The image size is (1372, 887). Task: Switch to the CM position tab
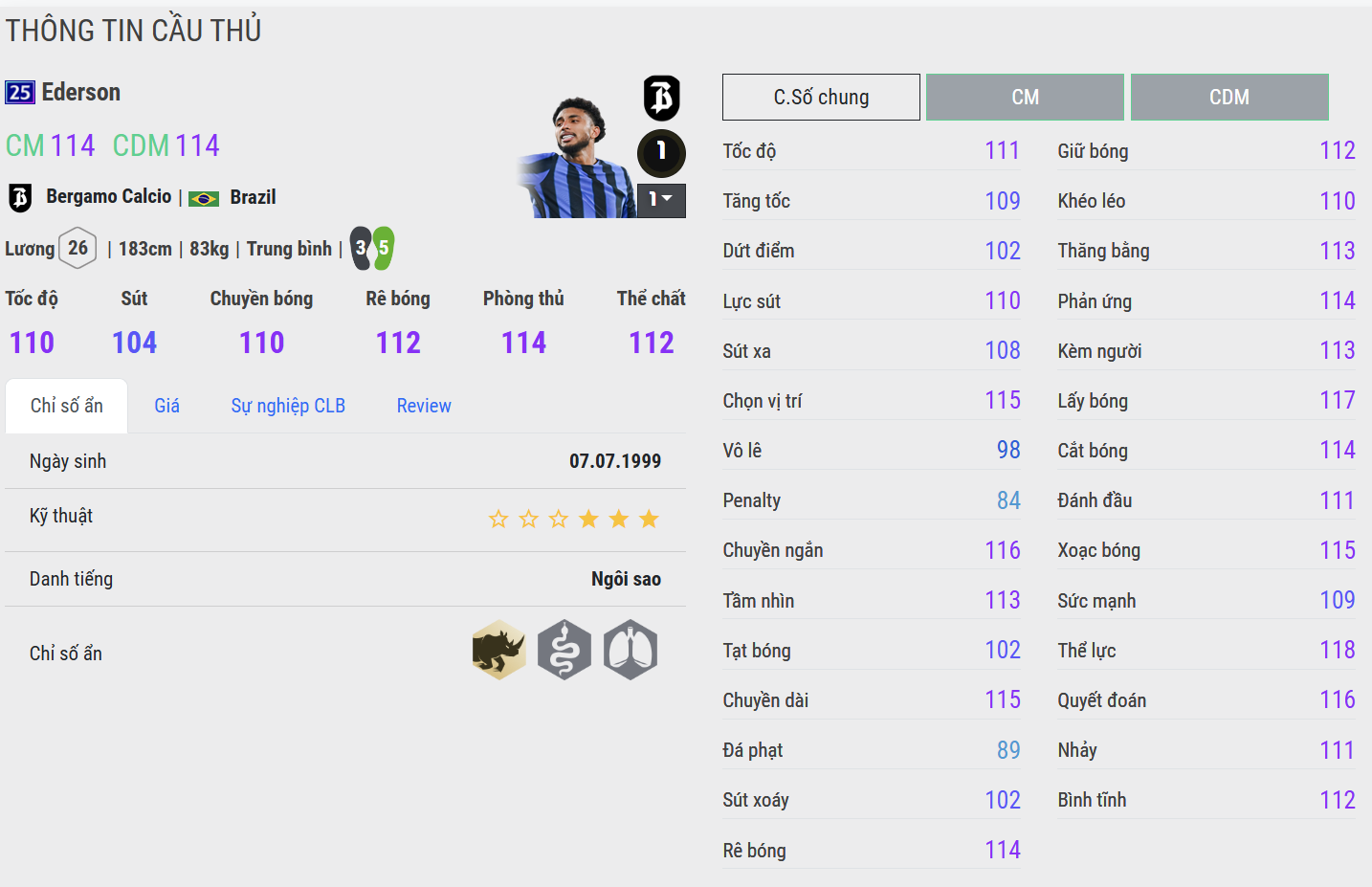pyautogui.click(x=1025, y=98)
